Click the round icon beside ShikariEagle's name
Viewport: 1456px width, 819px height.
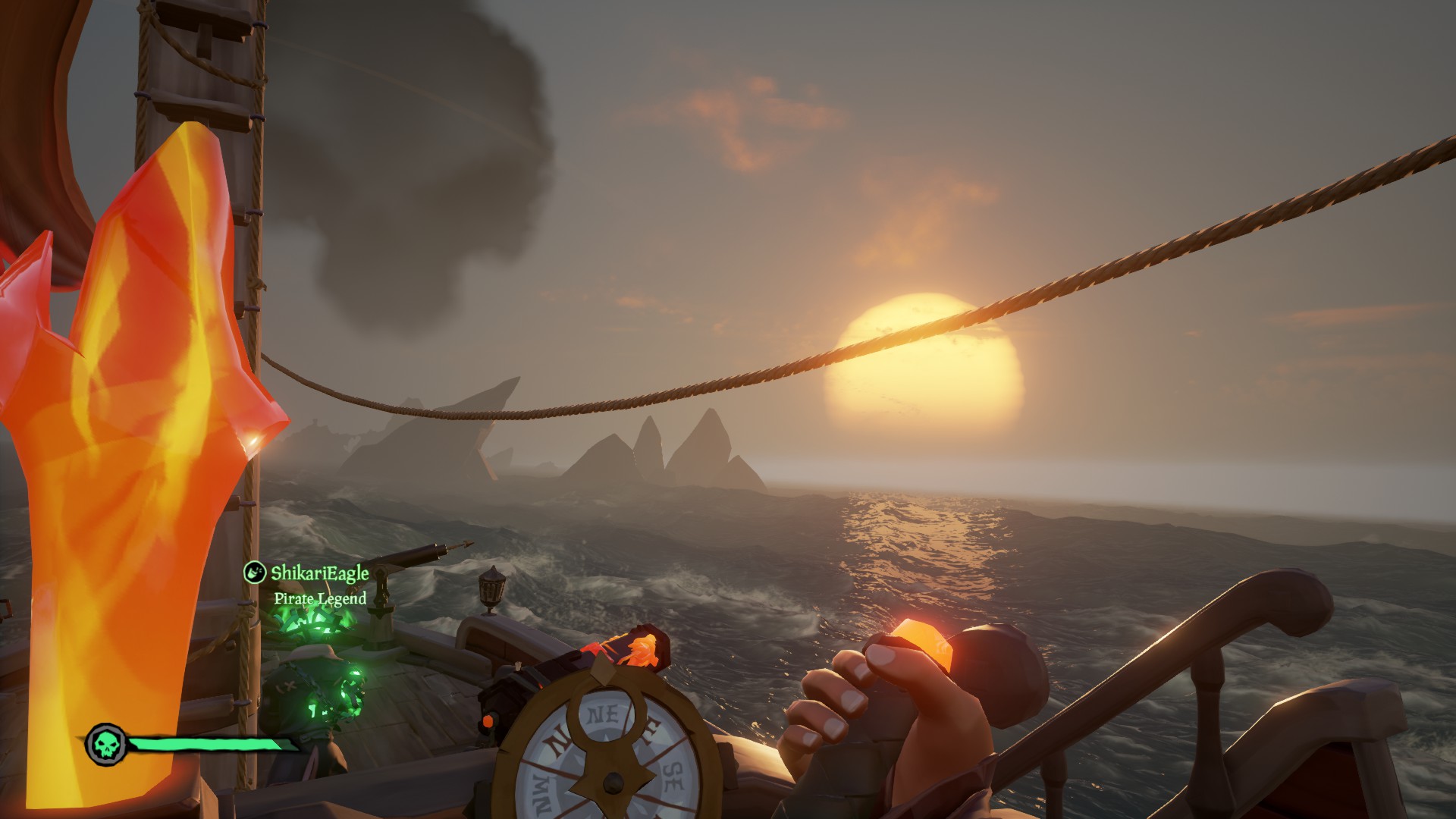[253, 573]
